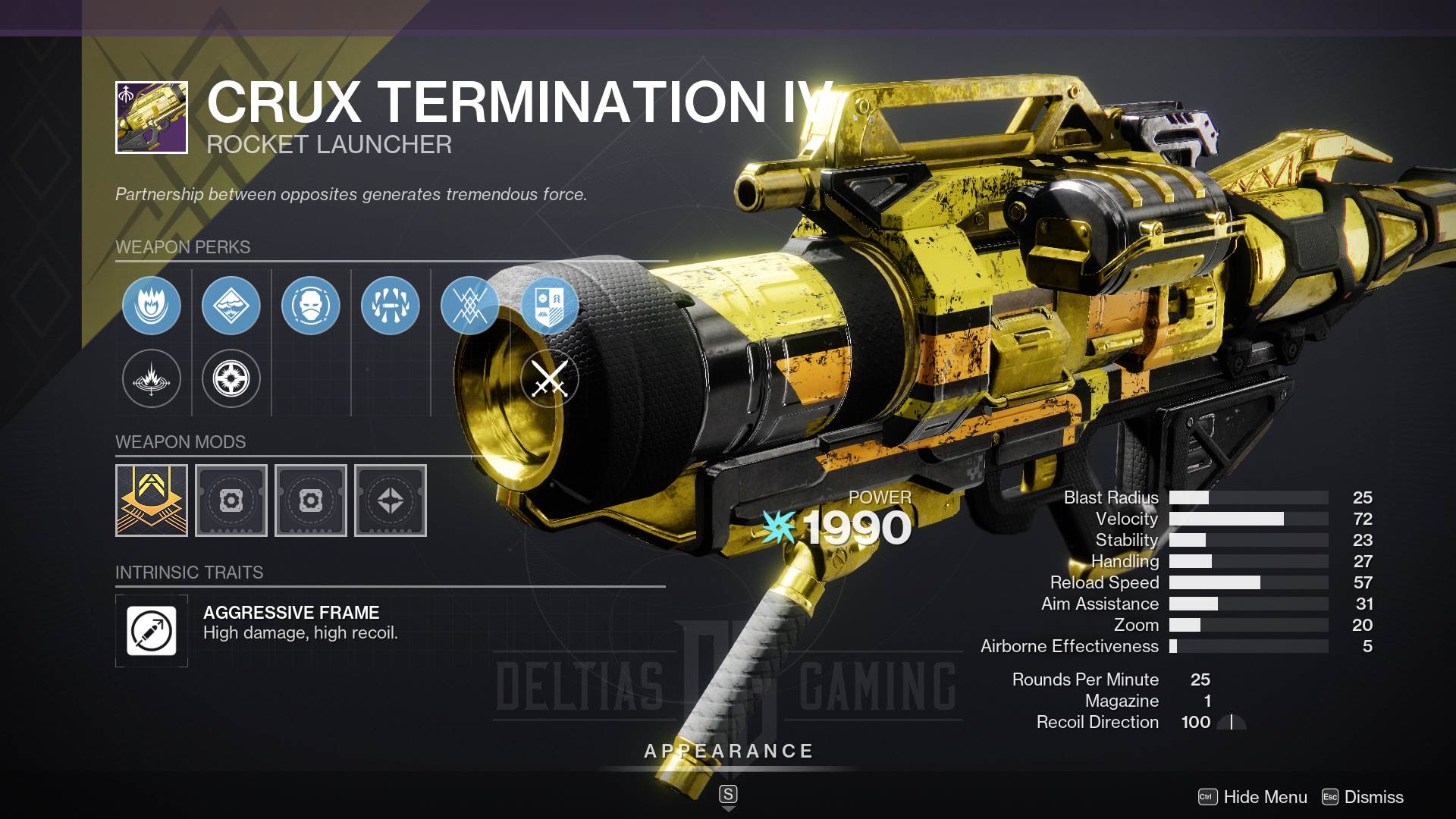1456x819 pixels.
Task: Select the flame-in-crescent launcher barrel perk
Action: 152,306
